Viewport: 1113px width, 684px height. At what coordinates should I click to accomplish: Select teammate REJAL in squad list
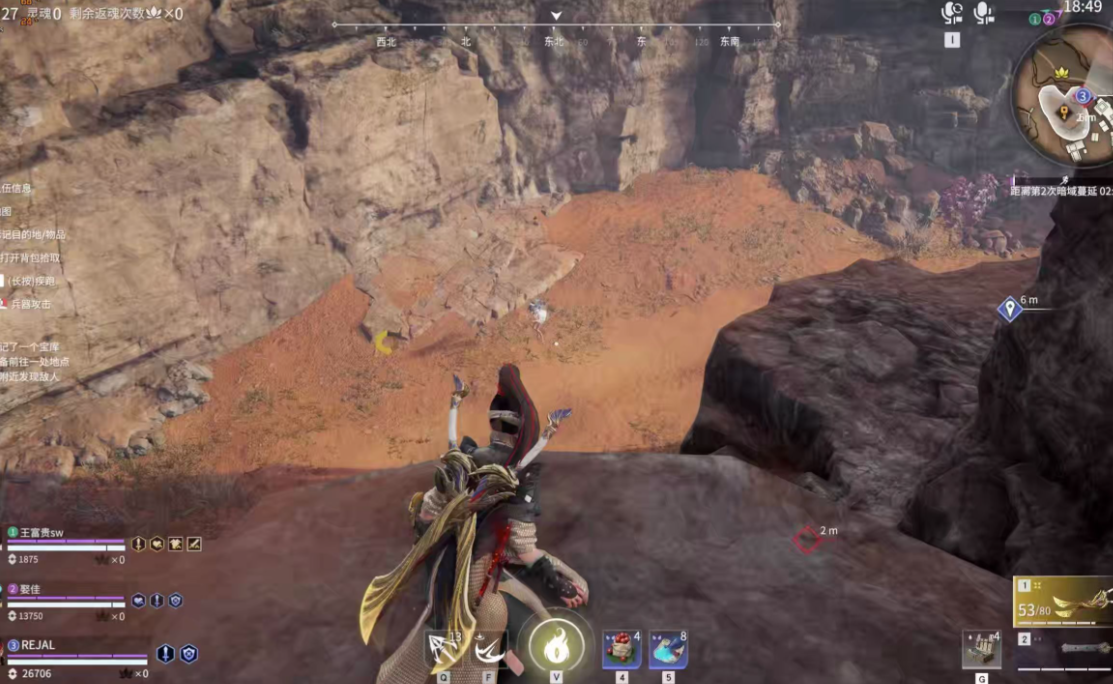(x=40, y=645)
